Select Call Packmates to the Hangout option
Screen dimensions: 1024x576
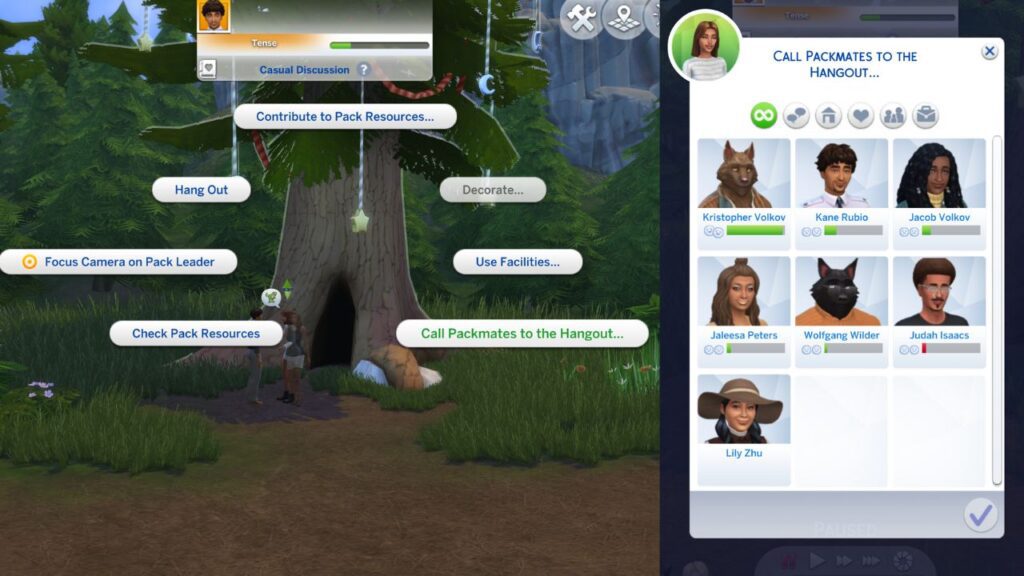(521, 333)
